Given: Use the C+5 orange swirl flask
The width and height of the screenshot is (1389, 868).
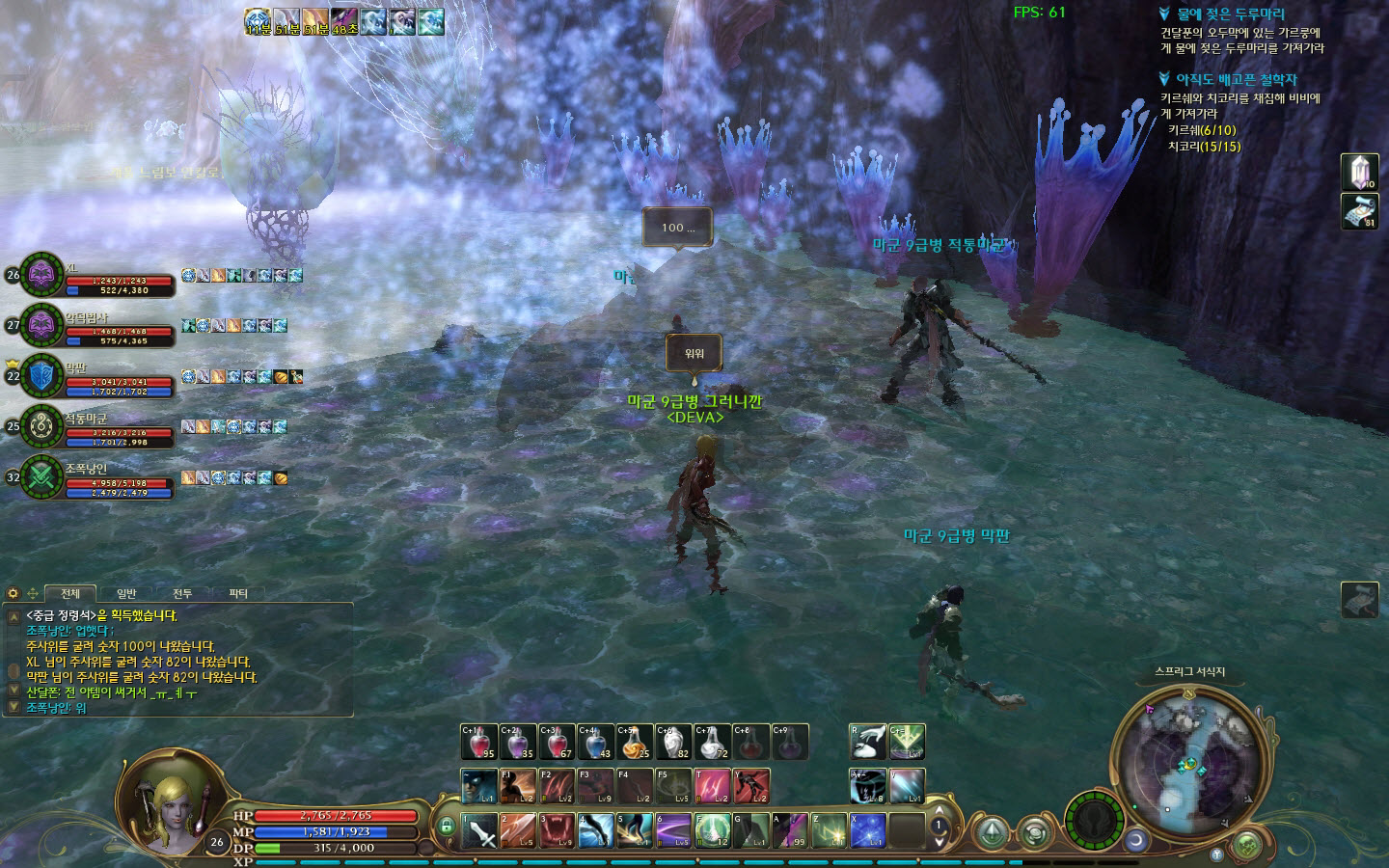Looking at the screenshot, I should [634, 742].
